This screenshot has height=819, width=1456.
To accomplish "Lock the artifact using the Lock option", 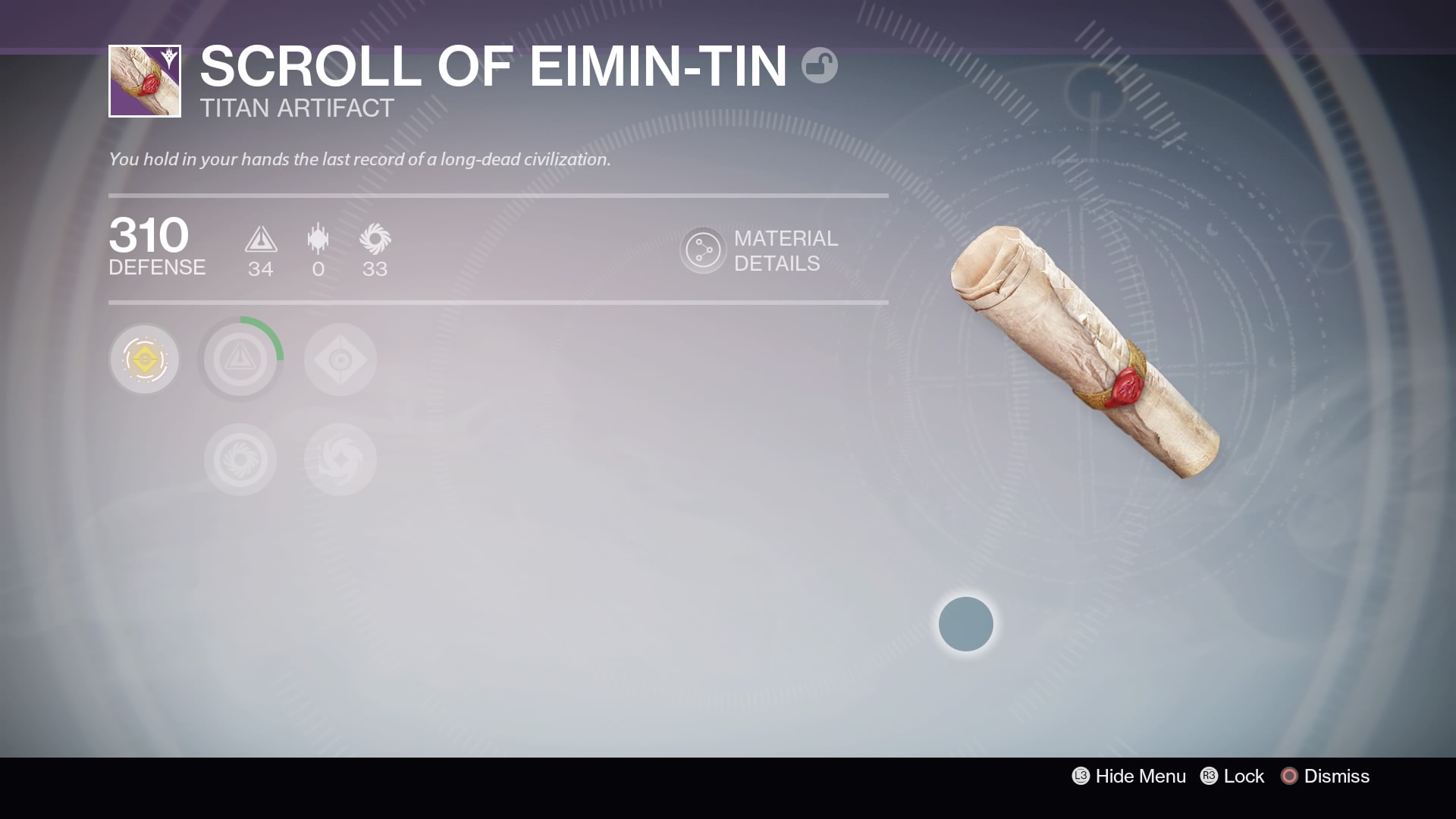I will pos(1232,776).
